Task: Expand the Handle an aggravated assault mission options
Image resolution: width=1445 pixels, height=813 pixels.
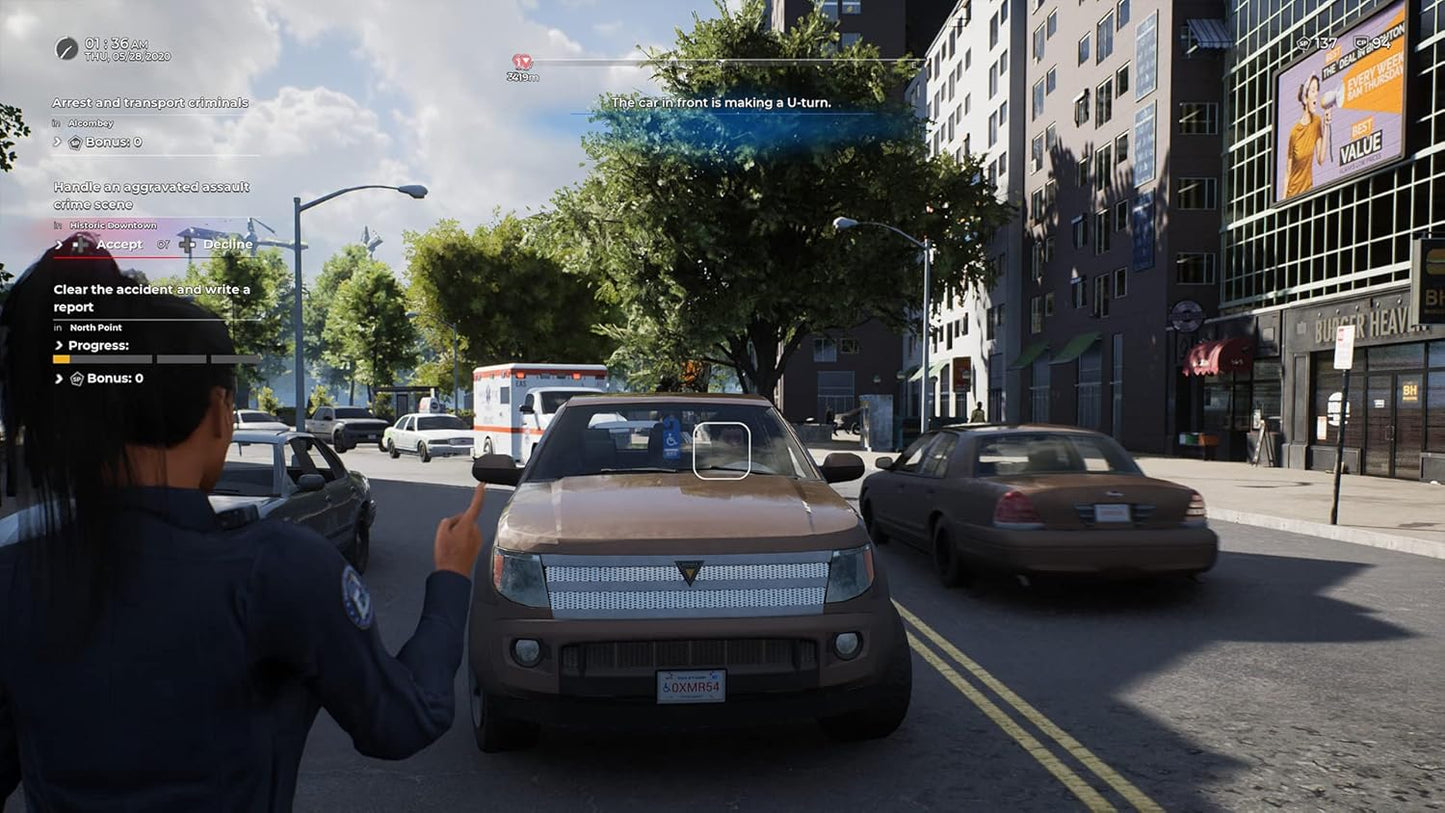Action: (57, 244)
